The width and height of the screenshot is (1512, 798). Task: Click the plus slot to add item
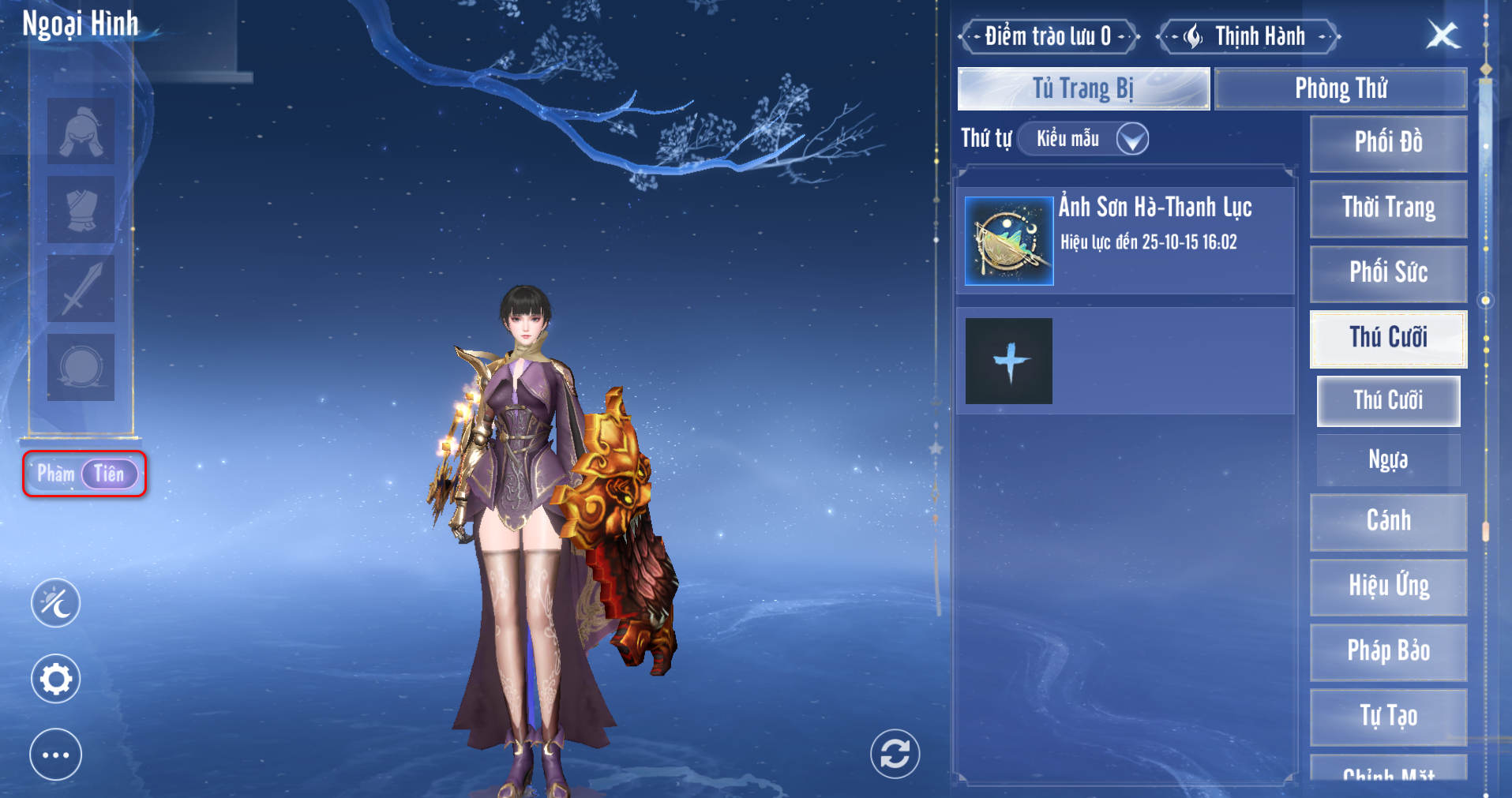[1009, 362]
